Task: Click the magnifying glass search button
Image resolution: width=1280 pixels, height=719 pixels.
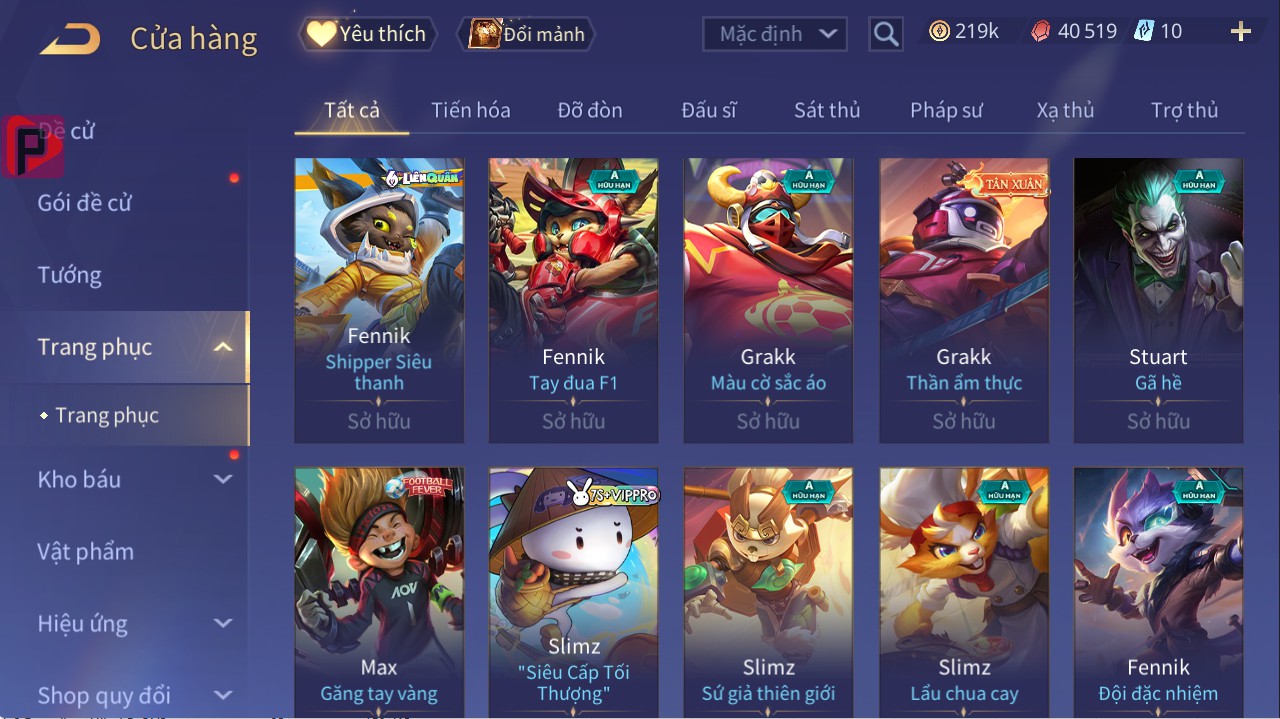Action: pyautogui.click(x=886, y=34)
